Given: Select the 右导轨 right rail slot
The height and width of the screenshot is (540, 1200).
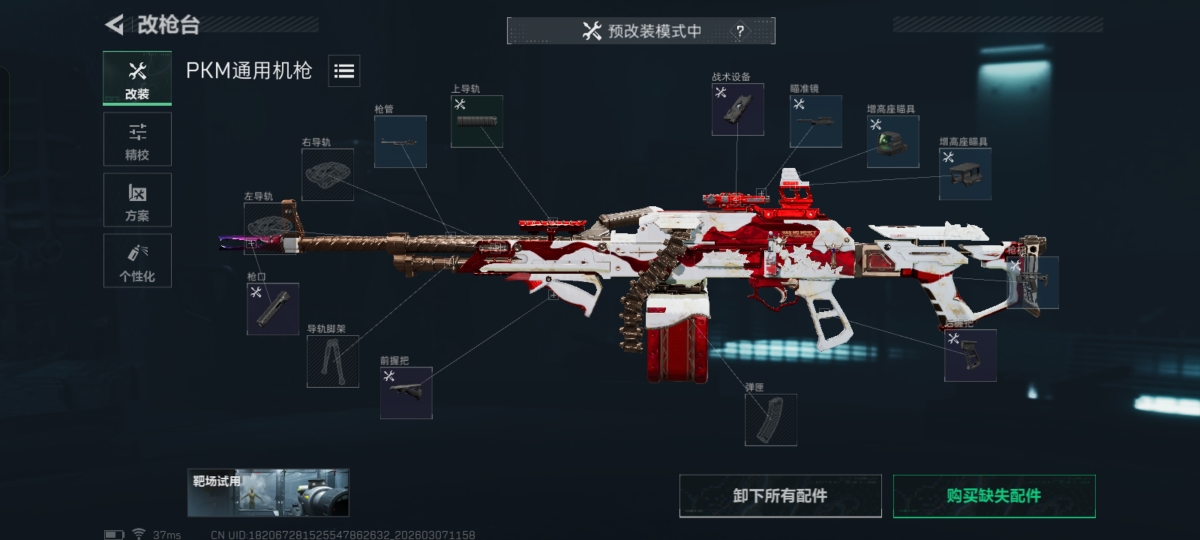Looking at the screenshot, I should click(327, 175).
